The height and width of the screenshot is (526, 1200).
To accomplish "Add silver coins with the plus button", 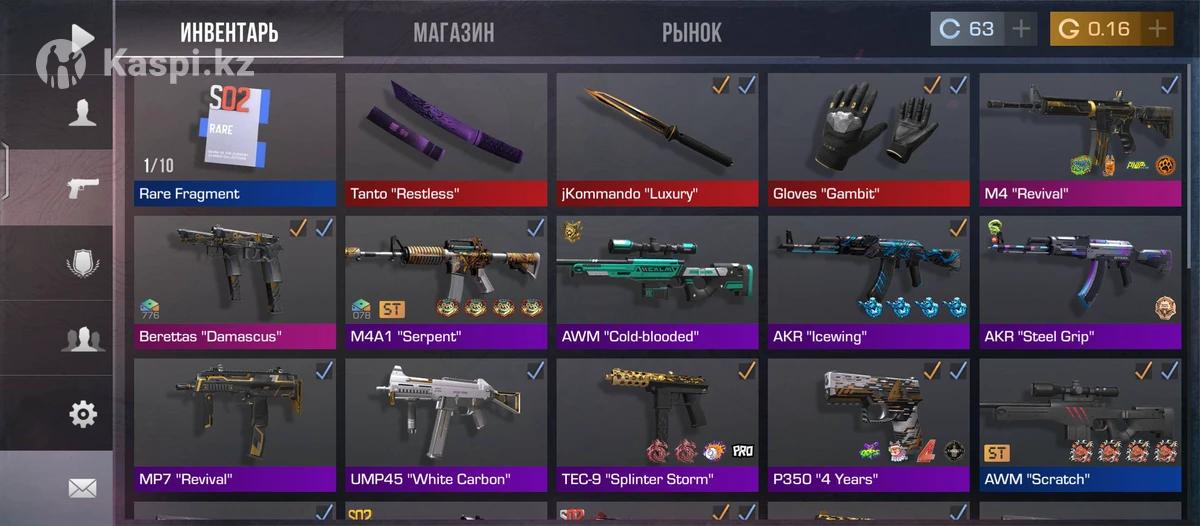I will click(1021, 29).
